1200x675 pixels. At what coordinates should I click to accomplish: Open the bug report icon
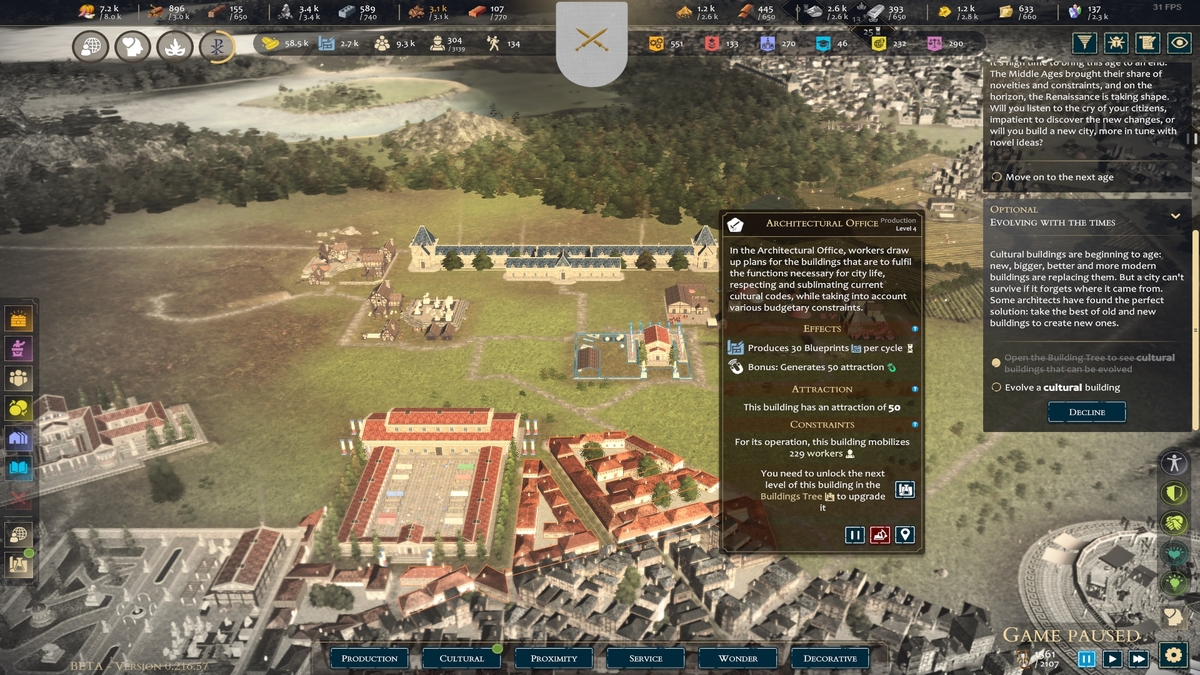[1116, 43]
